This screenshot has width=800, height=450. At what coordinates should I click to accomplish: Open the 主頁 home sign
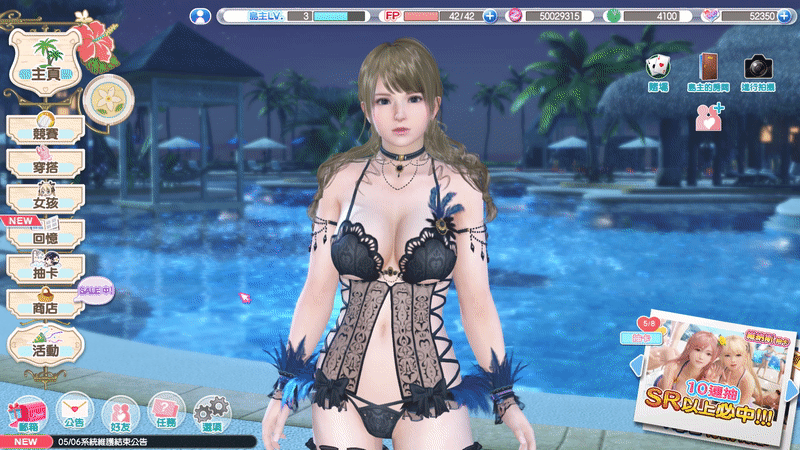click(45, 62)
